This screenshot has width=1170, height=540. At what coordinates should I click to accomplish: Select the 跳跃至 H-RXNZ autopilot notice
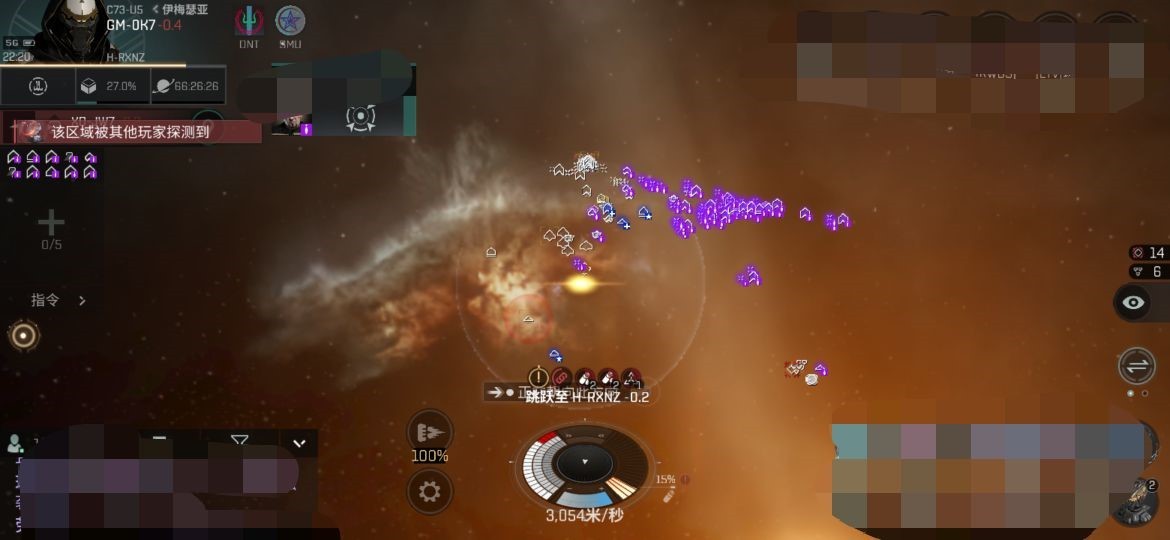pyautogui.click(x=587, y=396)
